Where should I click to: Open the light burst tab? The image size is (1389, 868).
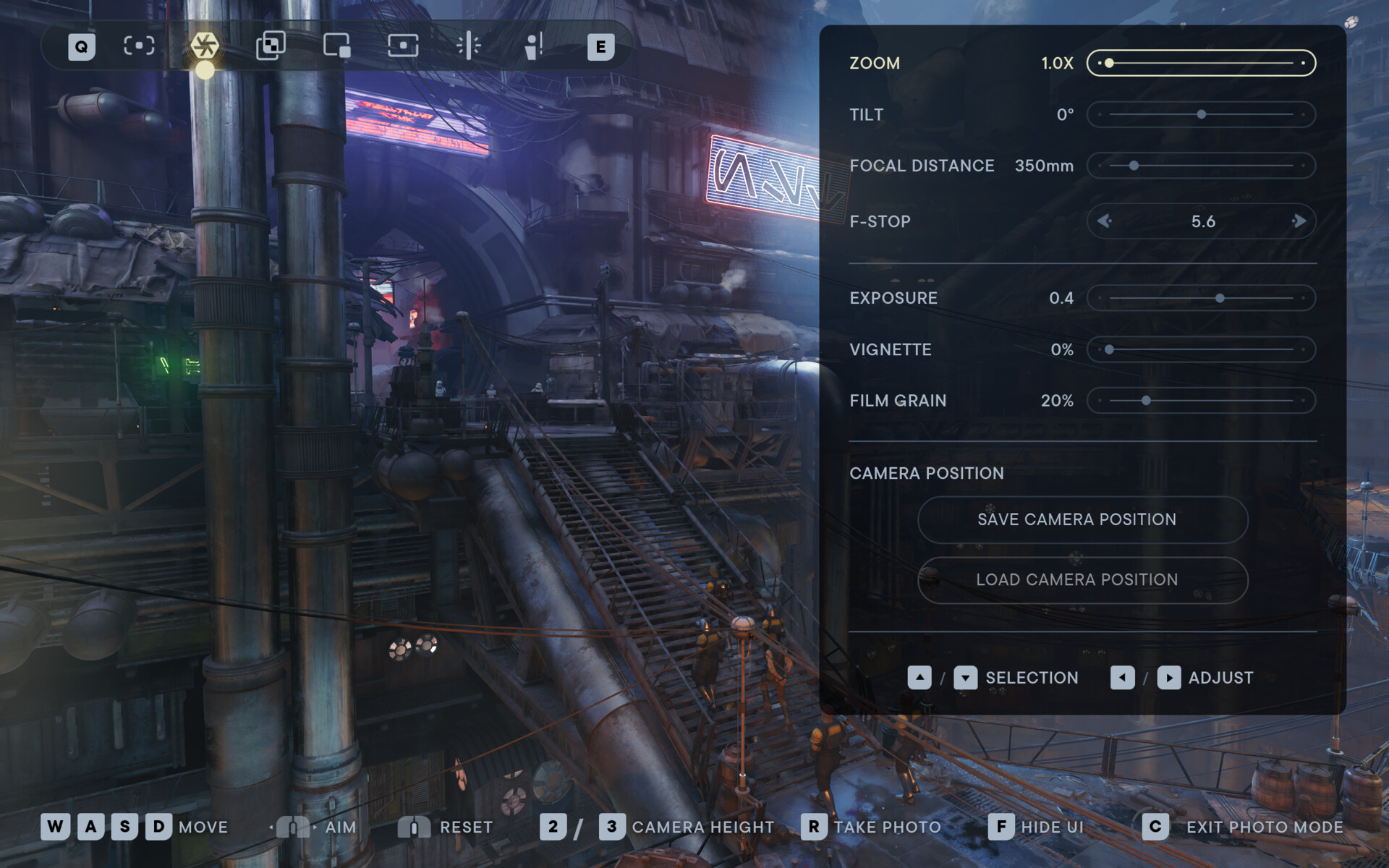[469, 46]
